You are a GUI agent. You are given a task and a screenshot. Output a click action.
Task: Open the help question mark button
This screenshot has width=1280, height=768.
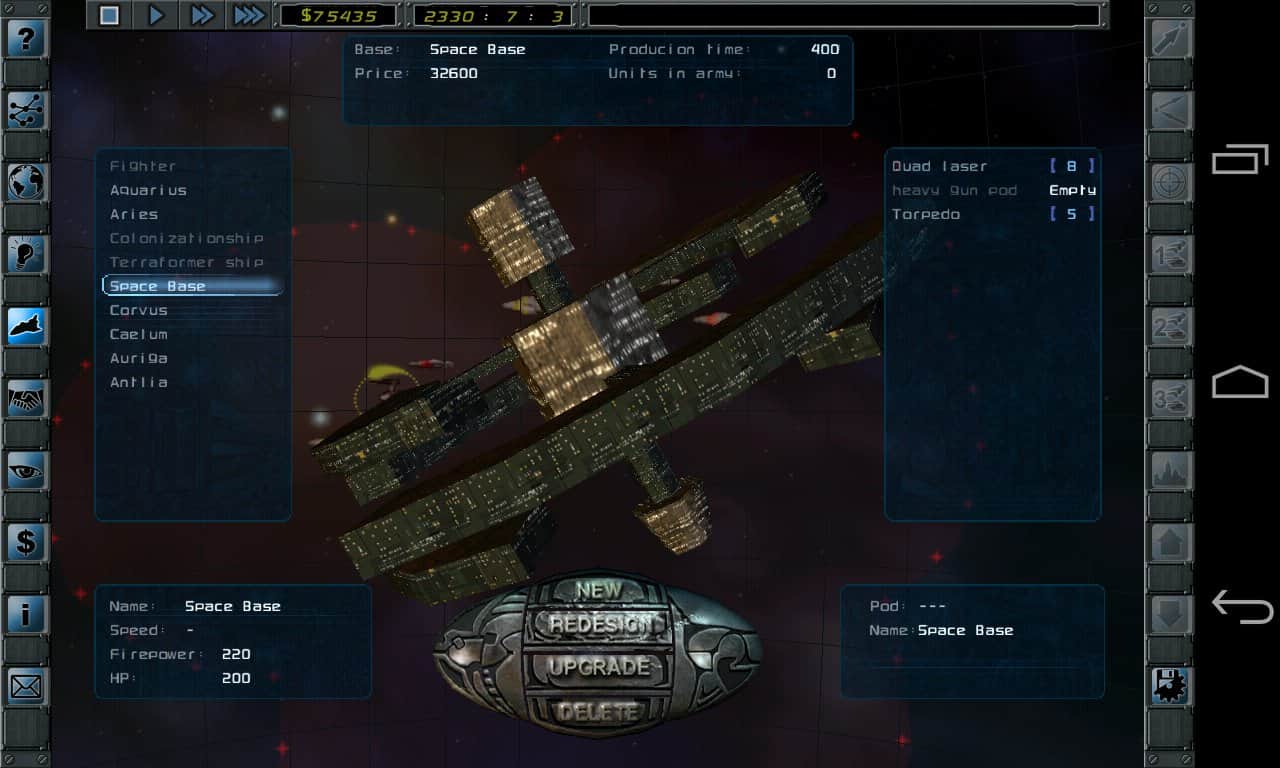[x=27, y=39]
